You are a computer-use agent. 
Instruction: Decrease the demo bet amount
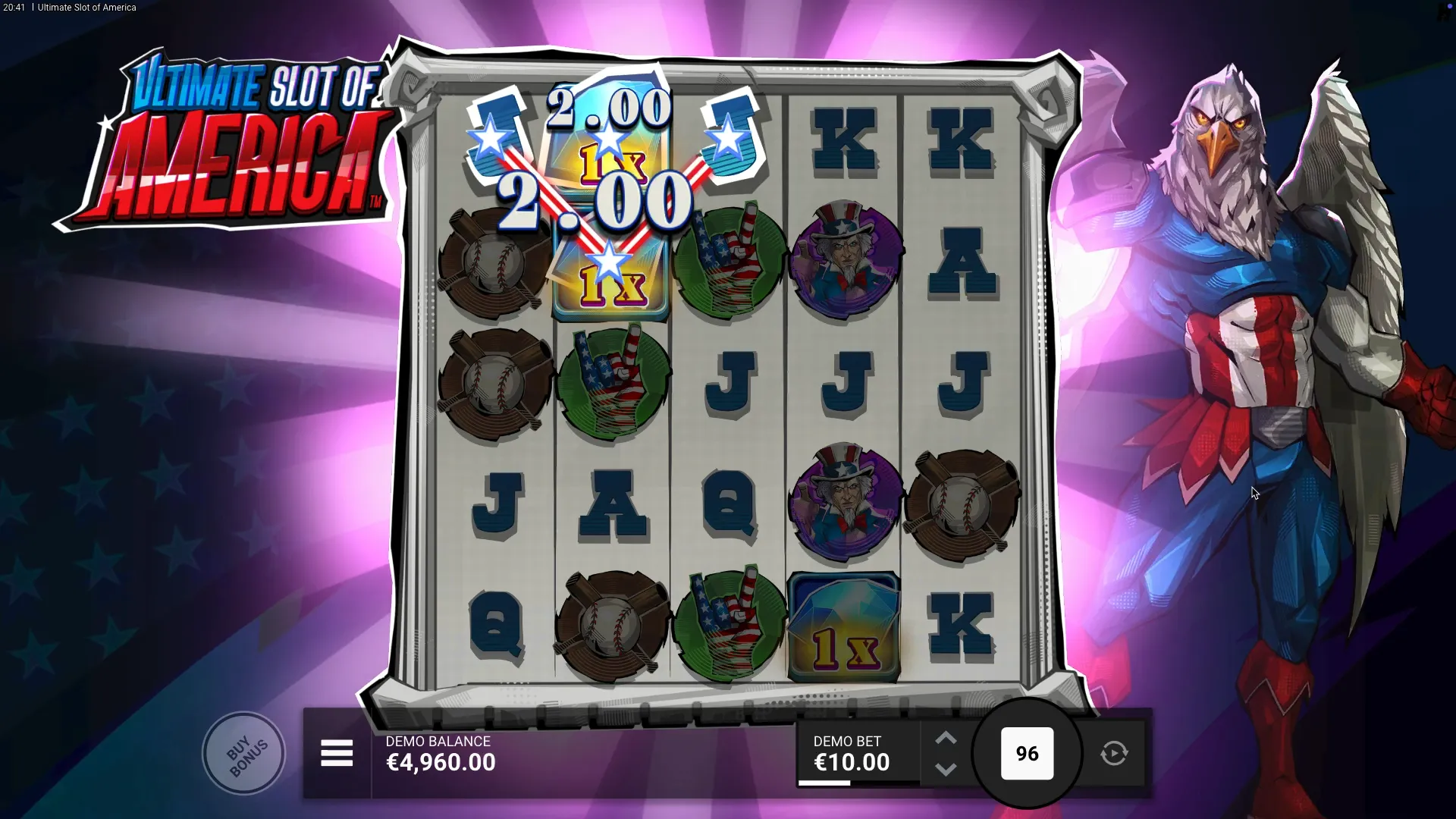point(946,769)
